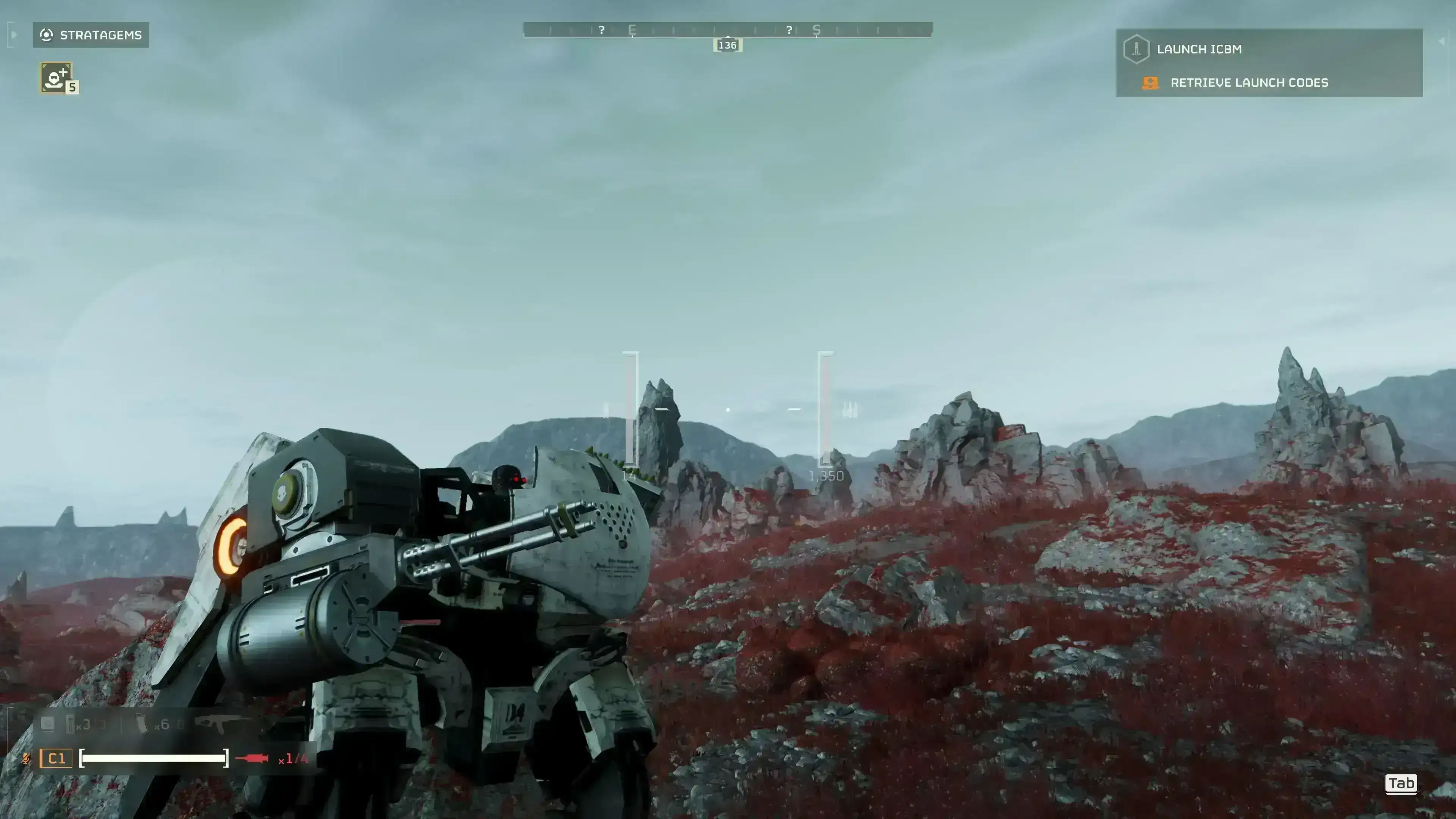This screenshot has height=819, width=1456.
Task: Toggle the muted microphone icon
Action: (25, 758)
